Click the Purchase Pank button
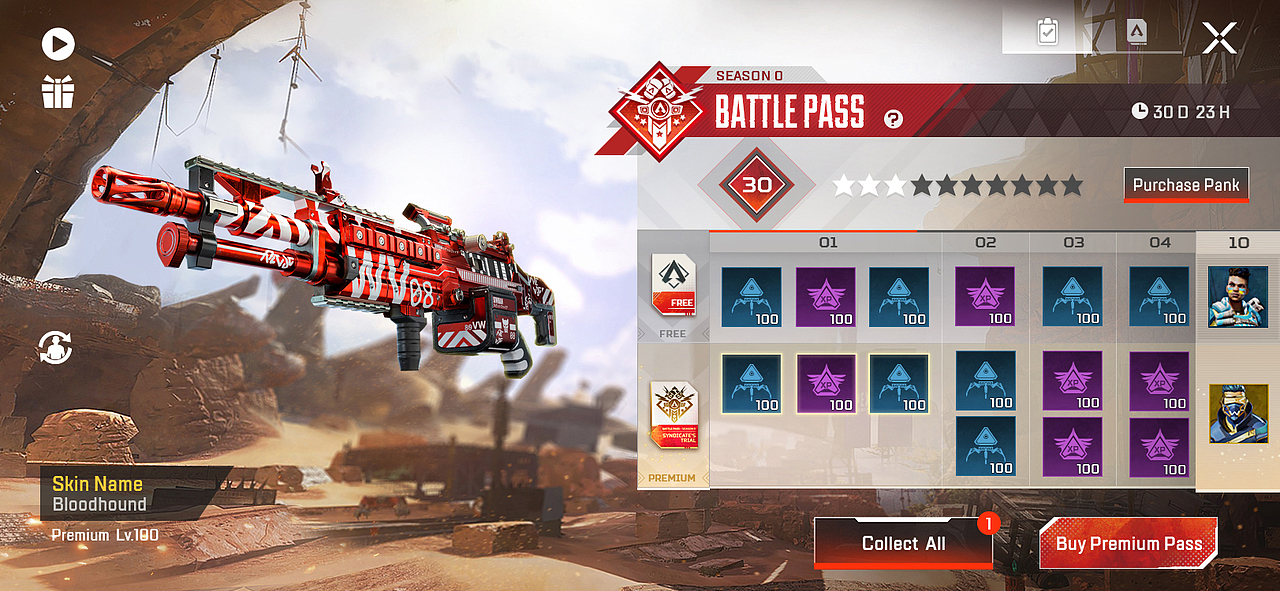This screenshot has width=1280, height=591. coord(1186,185)
